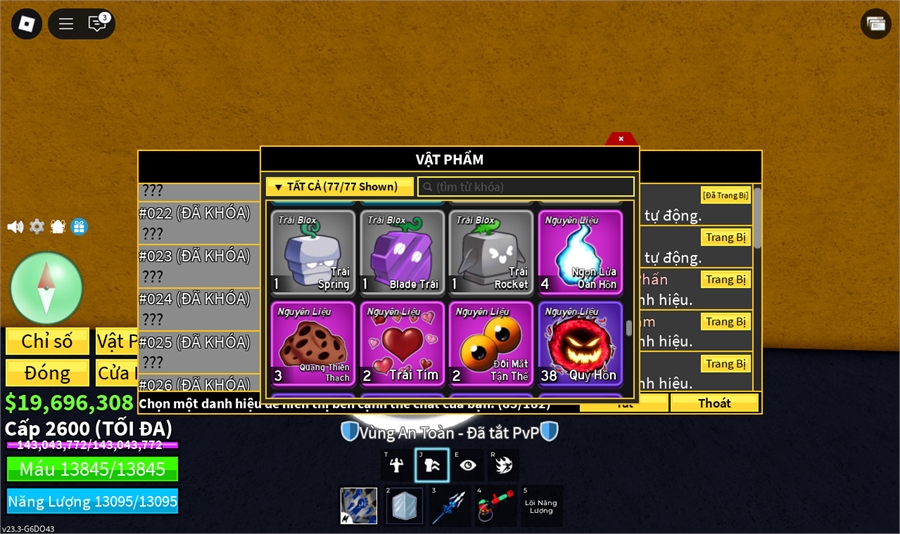This screenshot has width=900, height=534.
Task: Close the Vật Phẩm inventory window
Action: (621, 139)
